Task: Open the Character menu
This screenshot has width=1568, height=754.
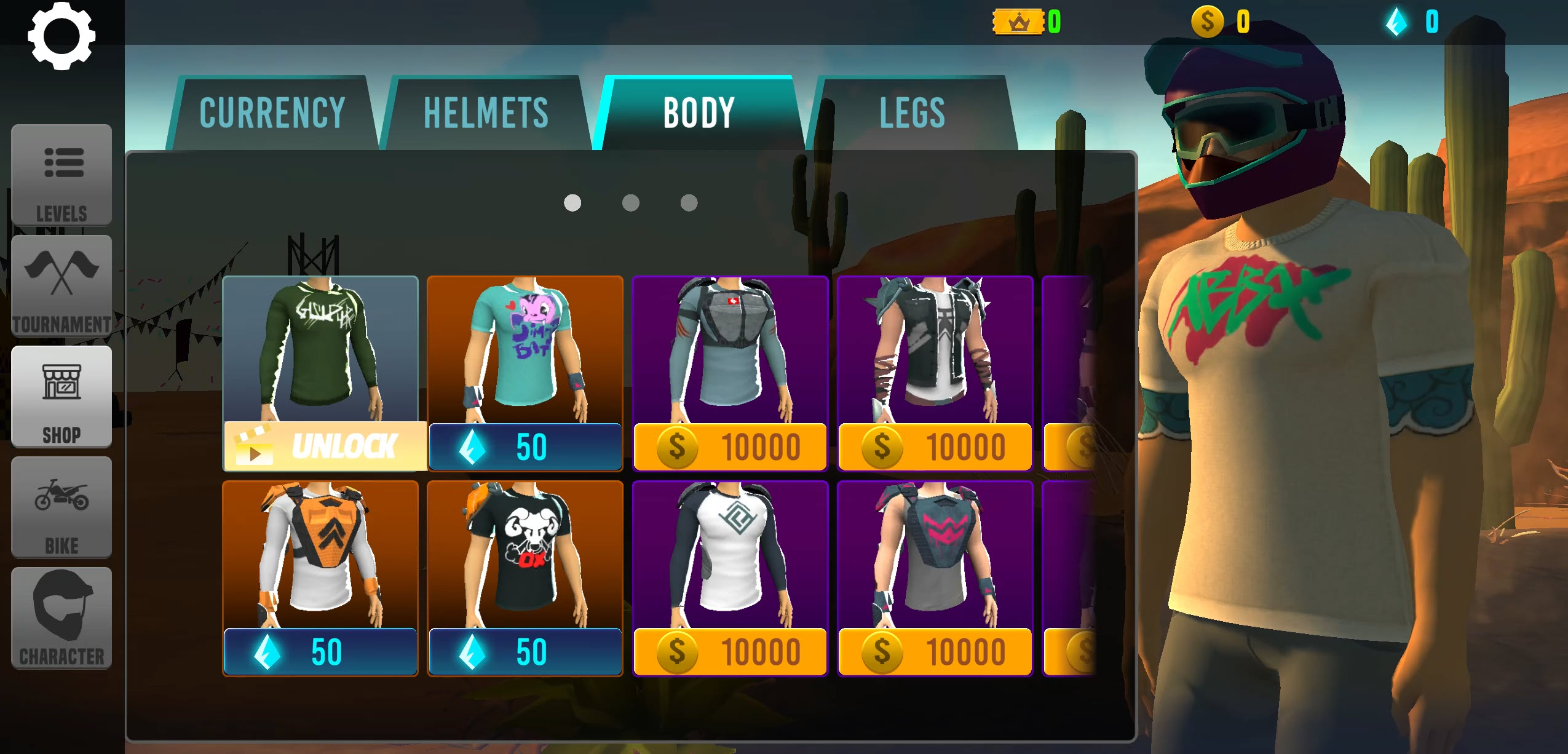Action: pyautogui.click(x=61, y=618)
